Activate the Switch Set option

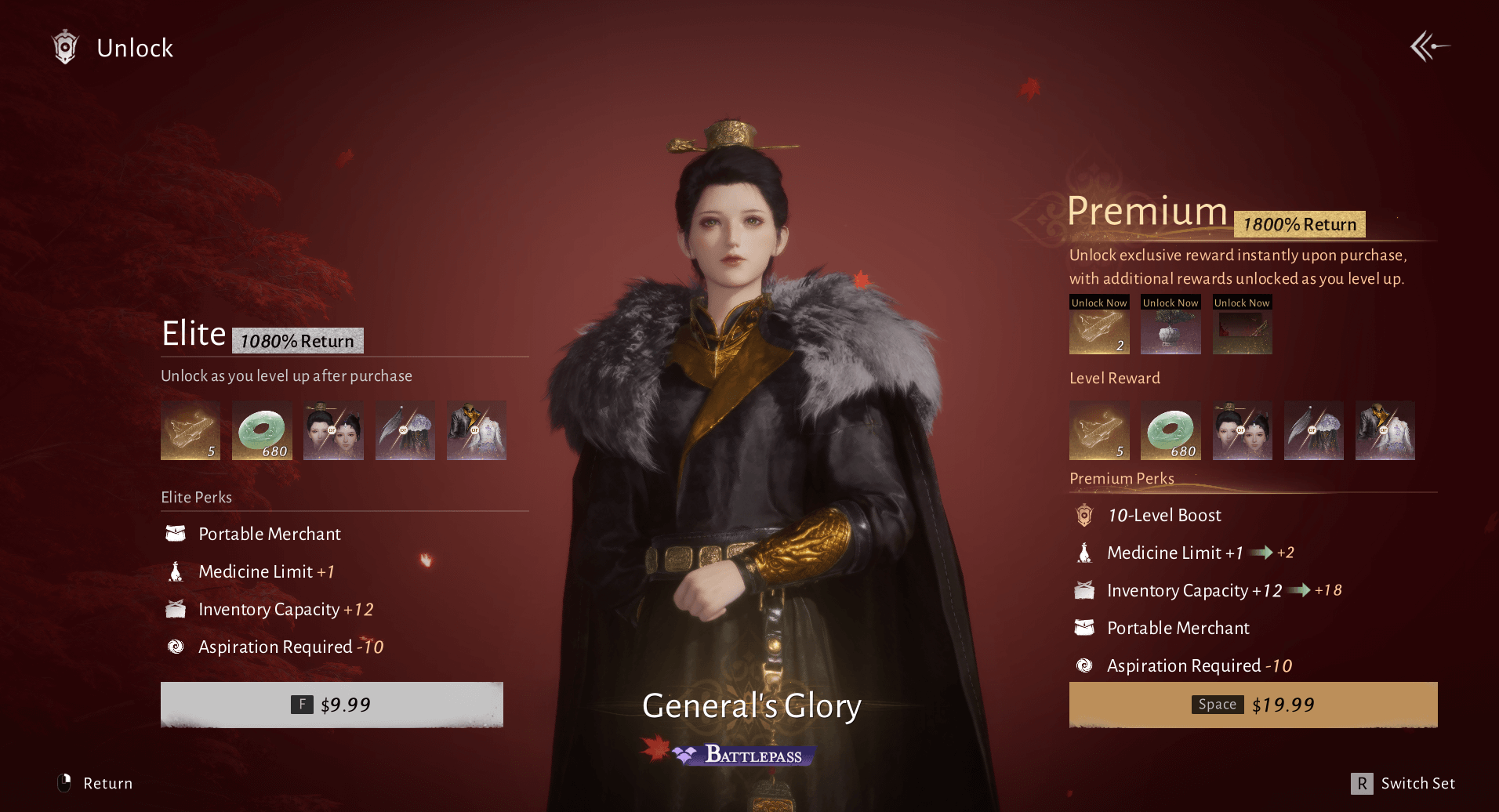coord(1403,783)
